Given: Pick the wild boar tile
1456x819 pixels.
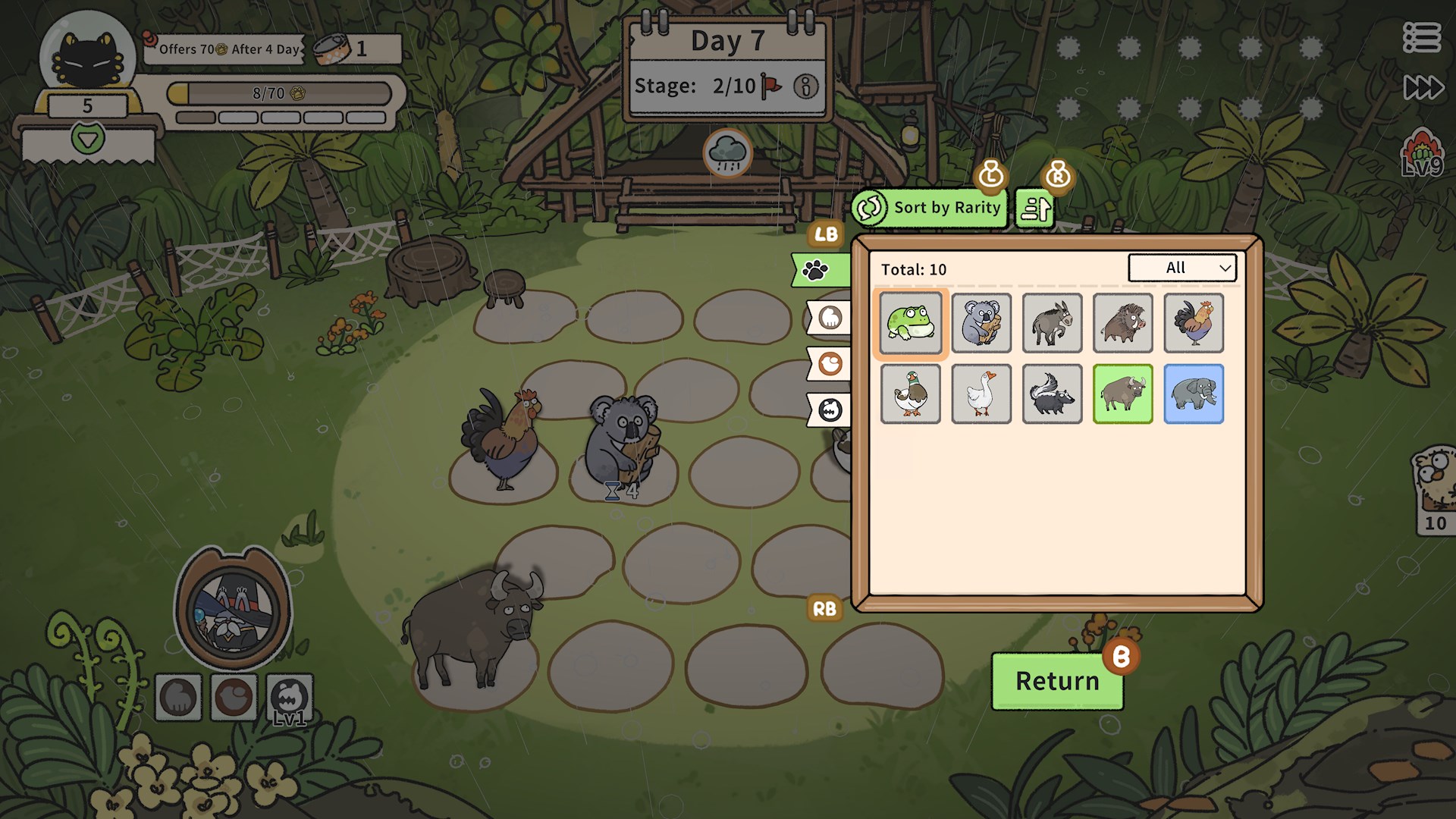Looking at the screenshot, I should [x=1122, y=323].
